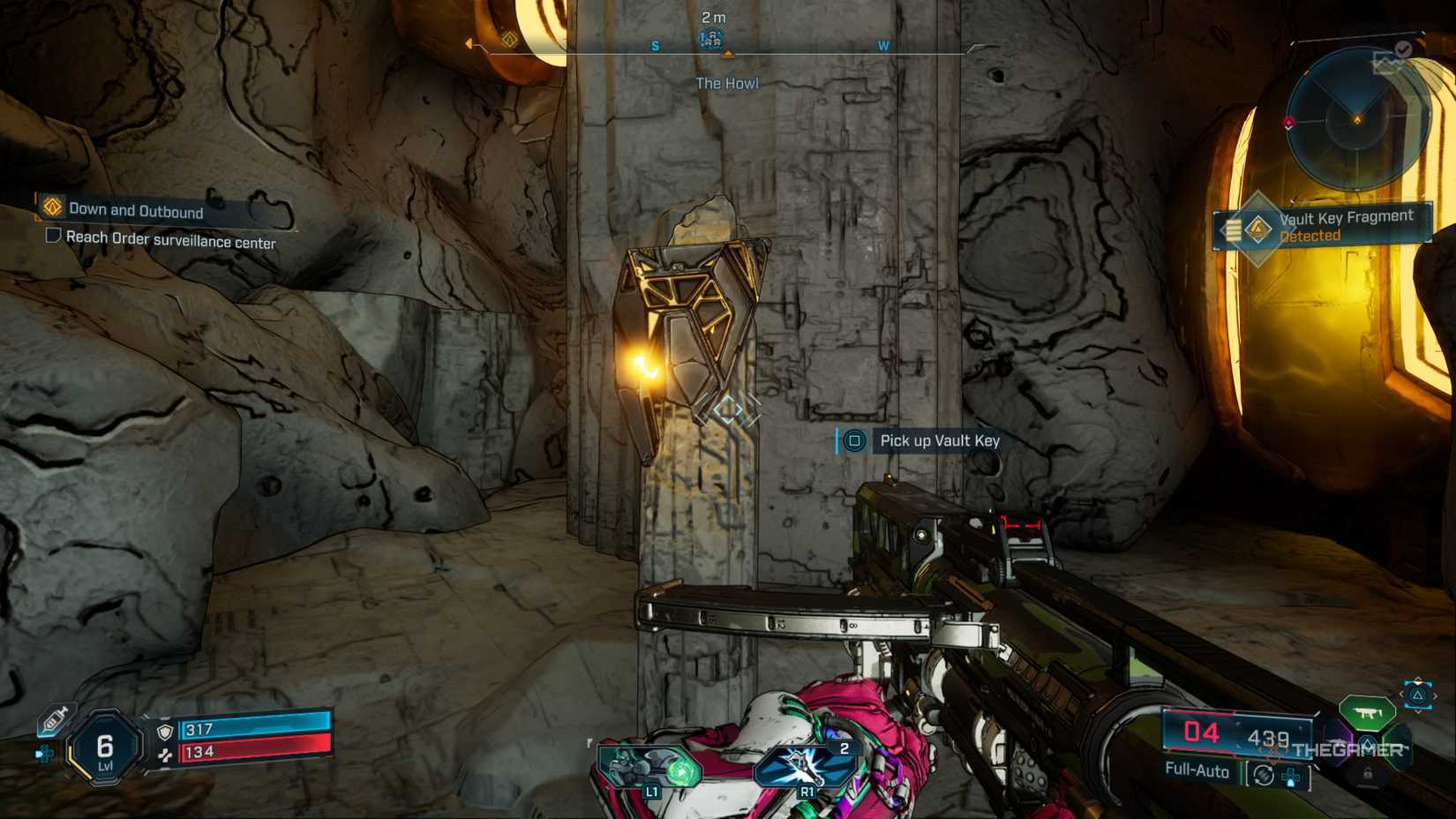Screen dimensions: 1456x819
Task: Click the shield icon beside 317
Action: tap(165, 730)
